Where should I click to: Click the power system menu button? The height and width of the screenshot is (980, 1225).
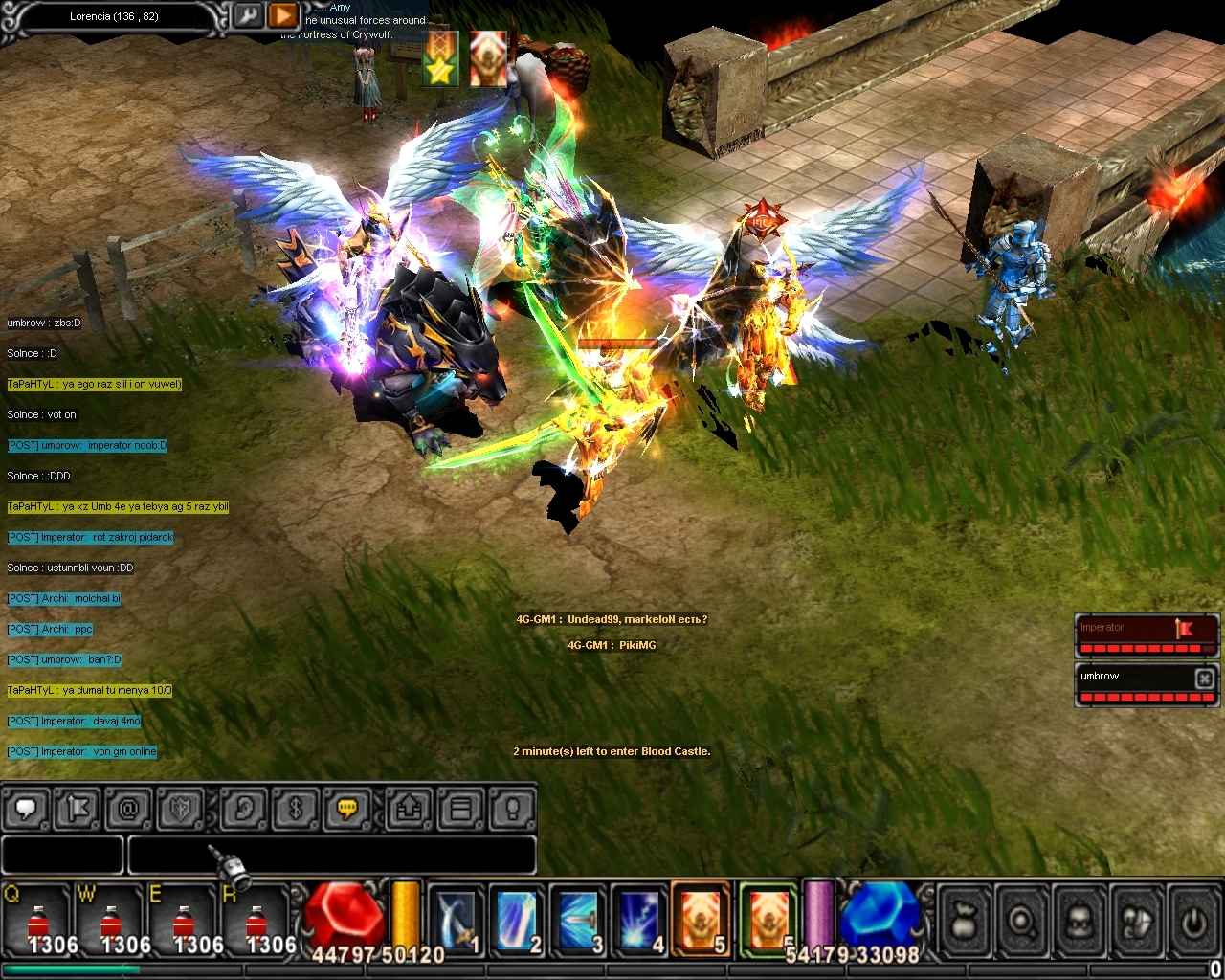(x=1192, y=922)
